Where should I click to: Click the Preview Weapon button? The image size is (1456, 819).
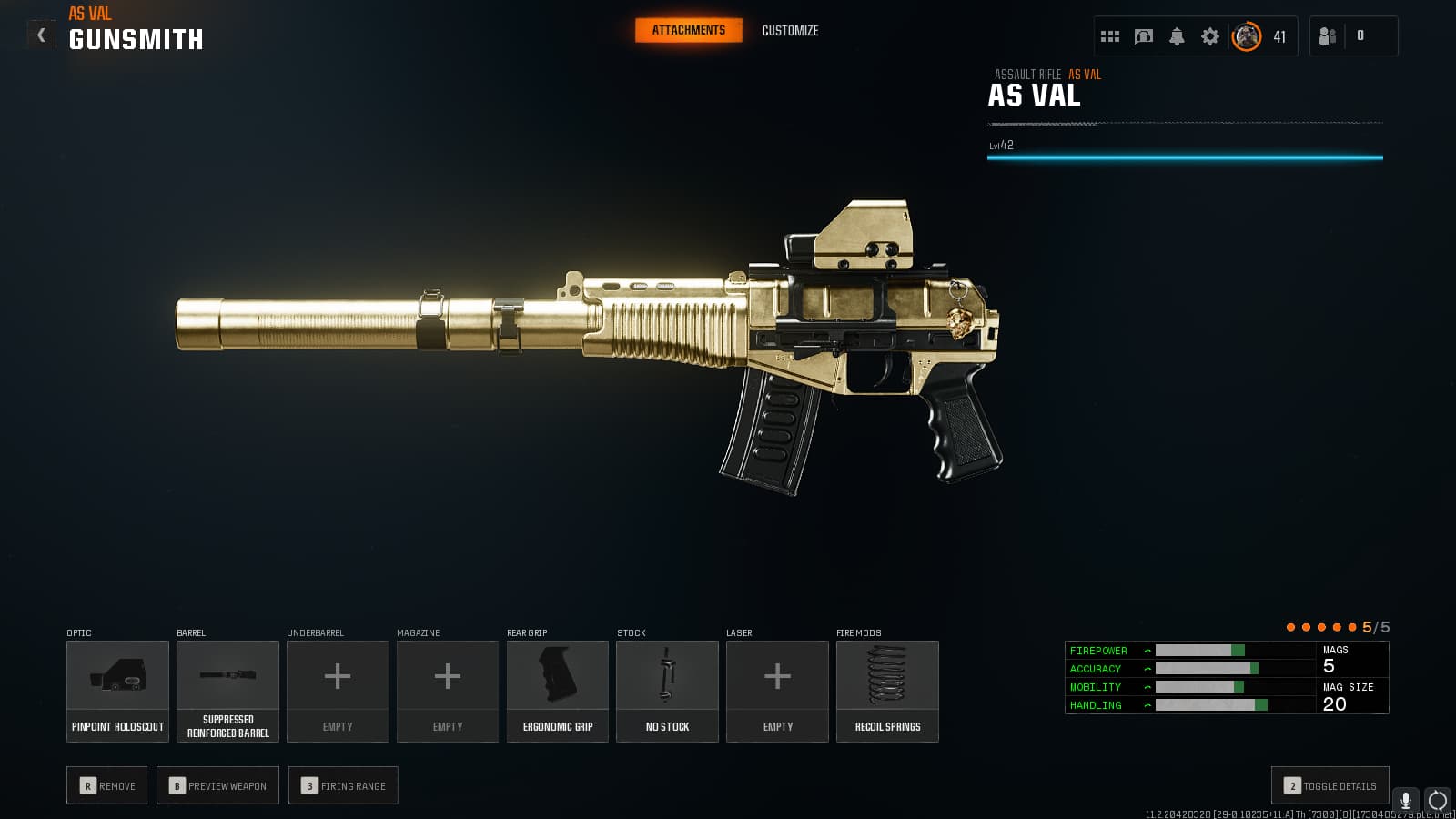217,785
